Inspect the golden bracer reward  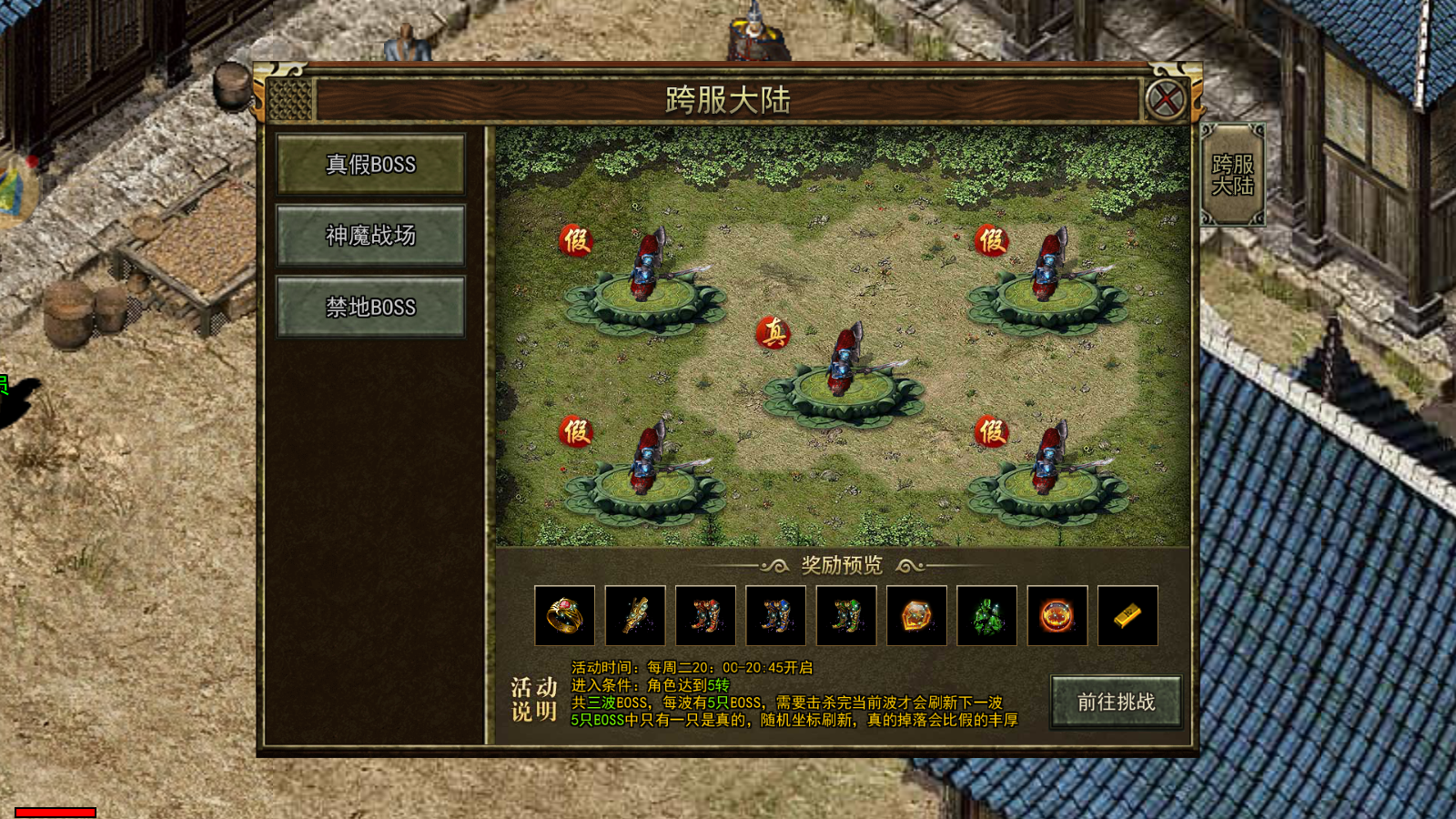point(635,616)
